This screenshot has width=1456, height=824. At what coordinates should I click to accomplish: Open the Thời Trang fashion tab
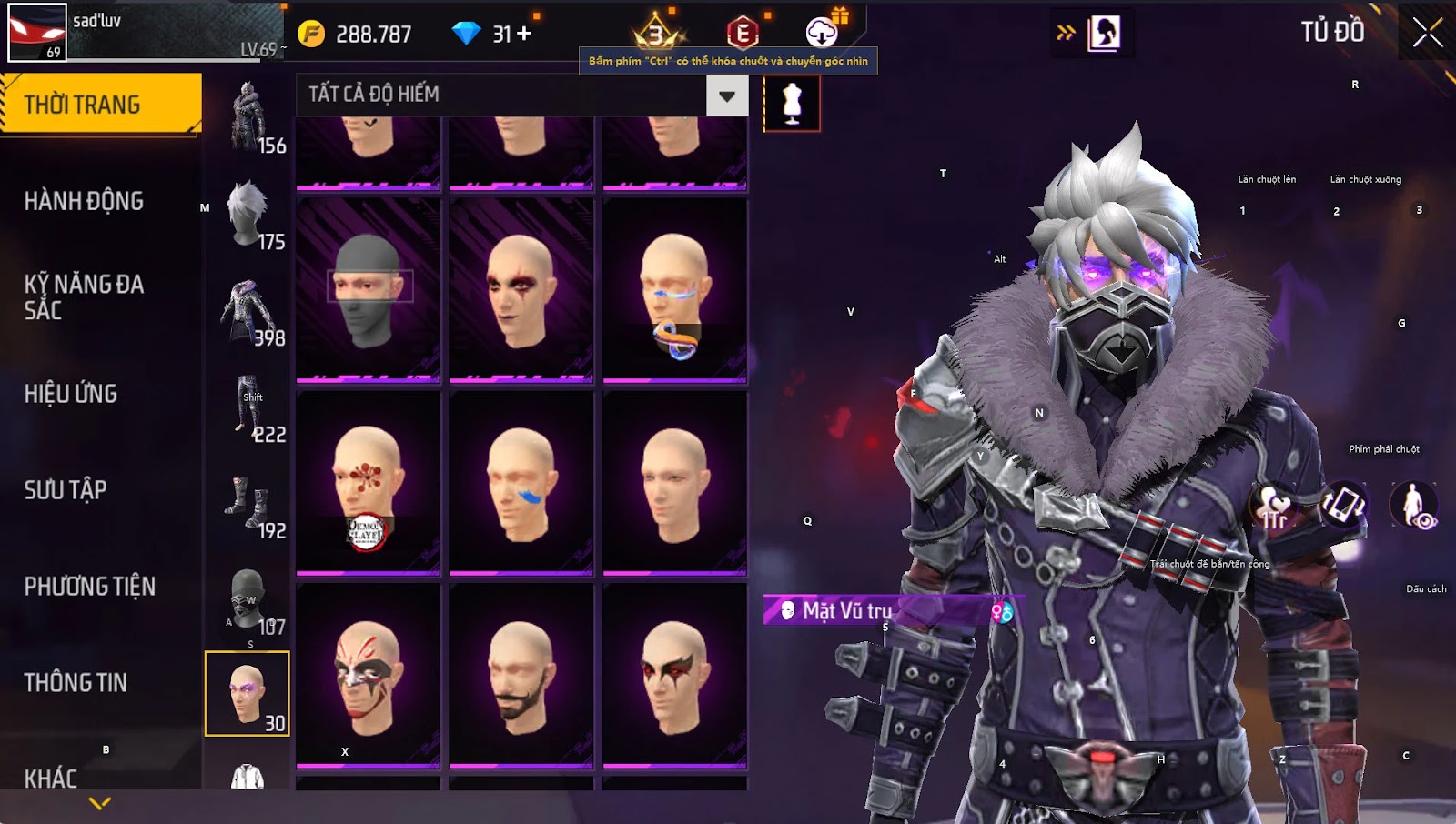pos(100,104)
